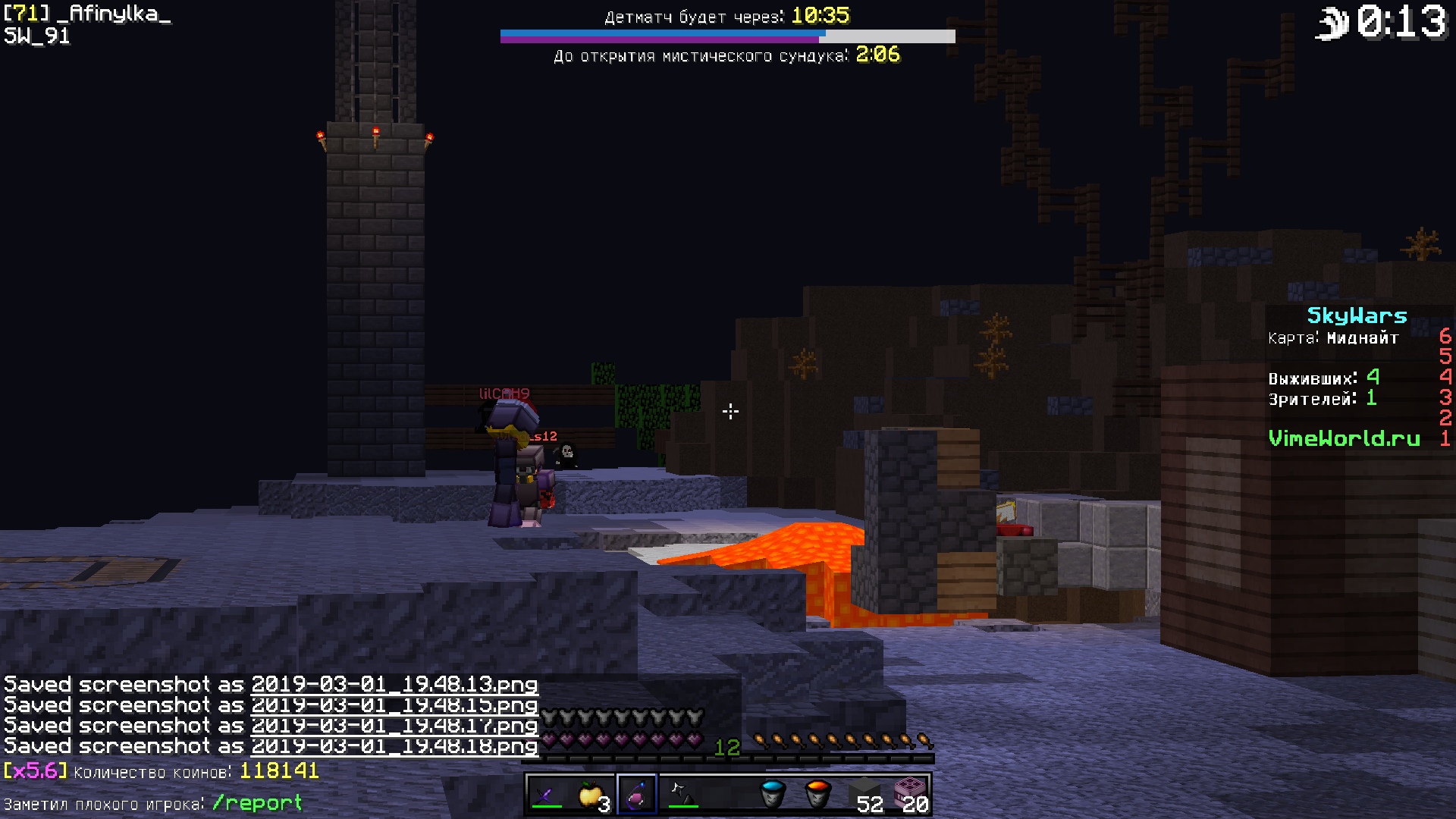Choose the highlighted purple item slot
This screenshot has width=1456, height=819.
637,795
